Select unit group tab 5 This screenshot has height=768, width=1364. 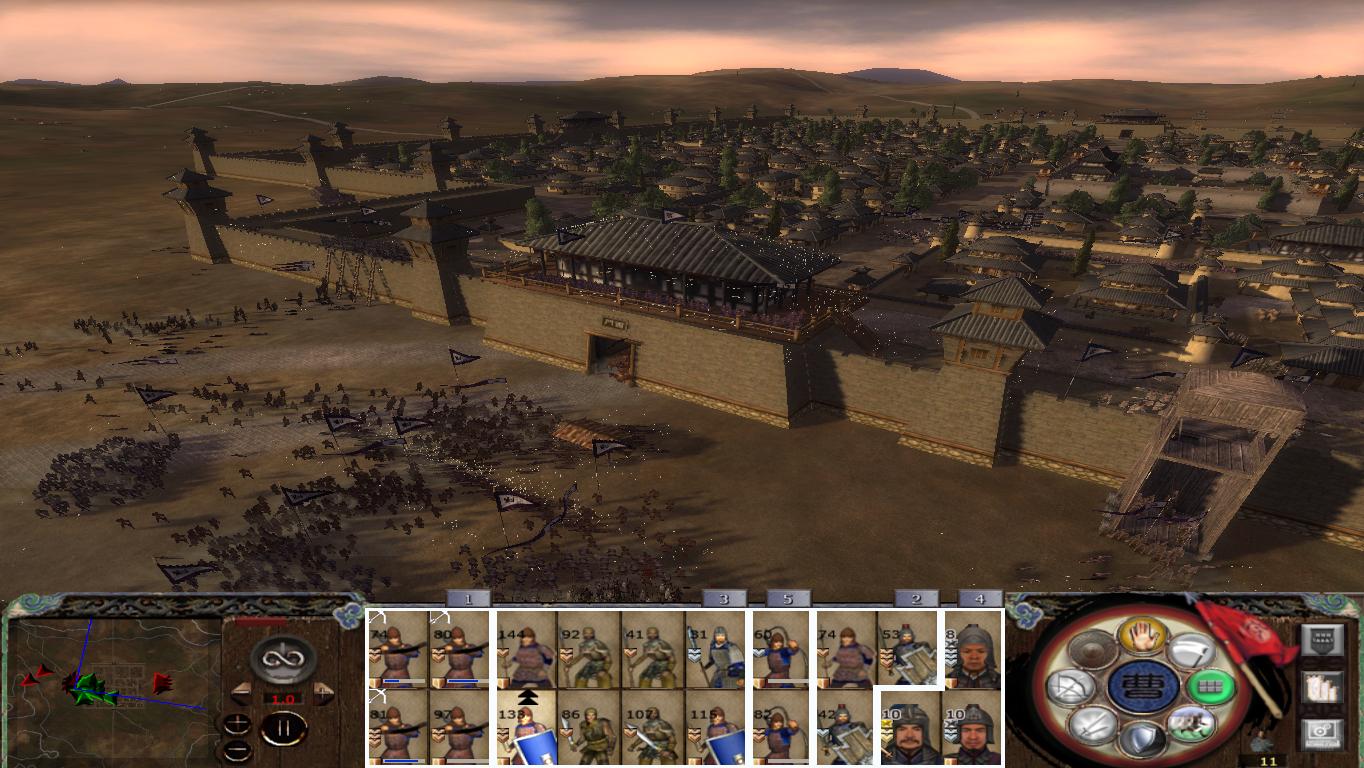[x=787, y=600]
